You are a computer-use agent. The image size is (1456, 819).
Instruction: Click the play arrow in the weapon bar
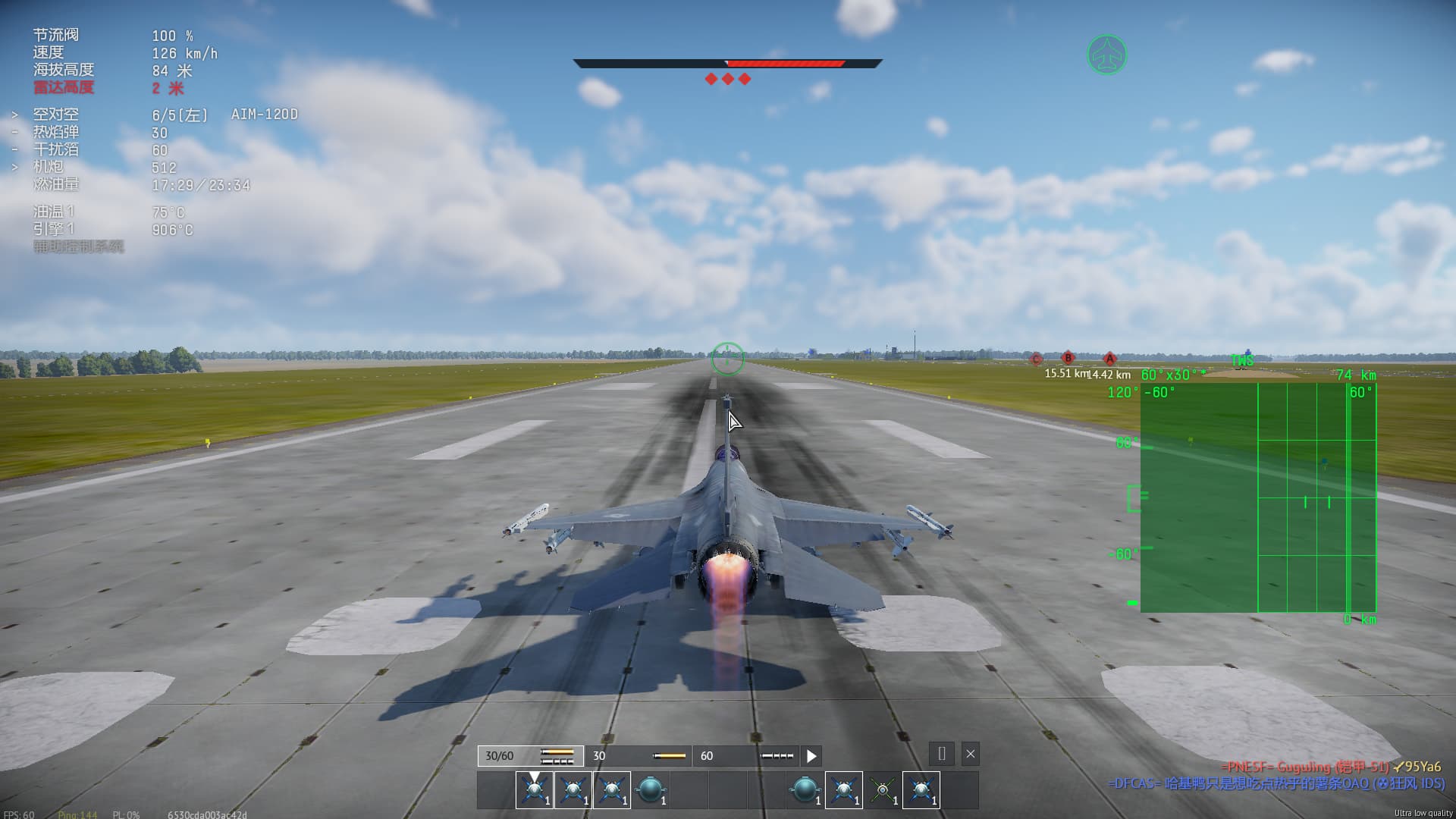811,755
